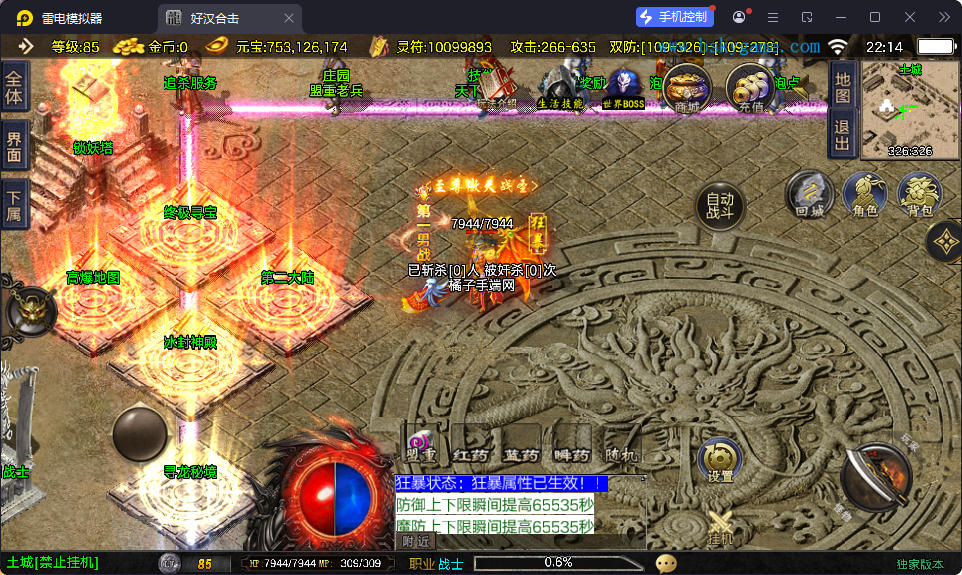The height and width of the screenshot is (575, 962).
Task: Use the 蓝药 blue potion slot
Action: tap(521, 448)
